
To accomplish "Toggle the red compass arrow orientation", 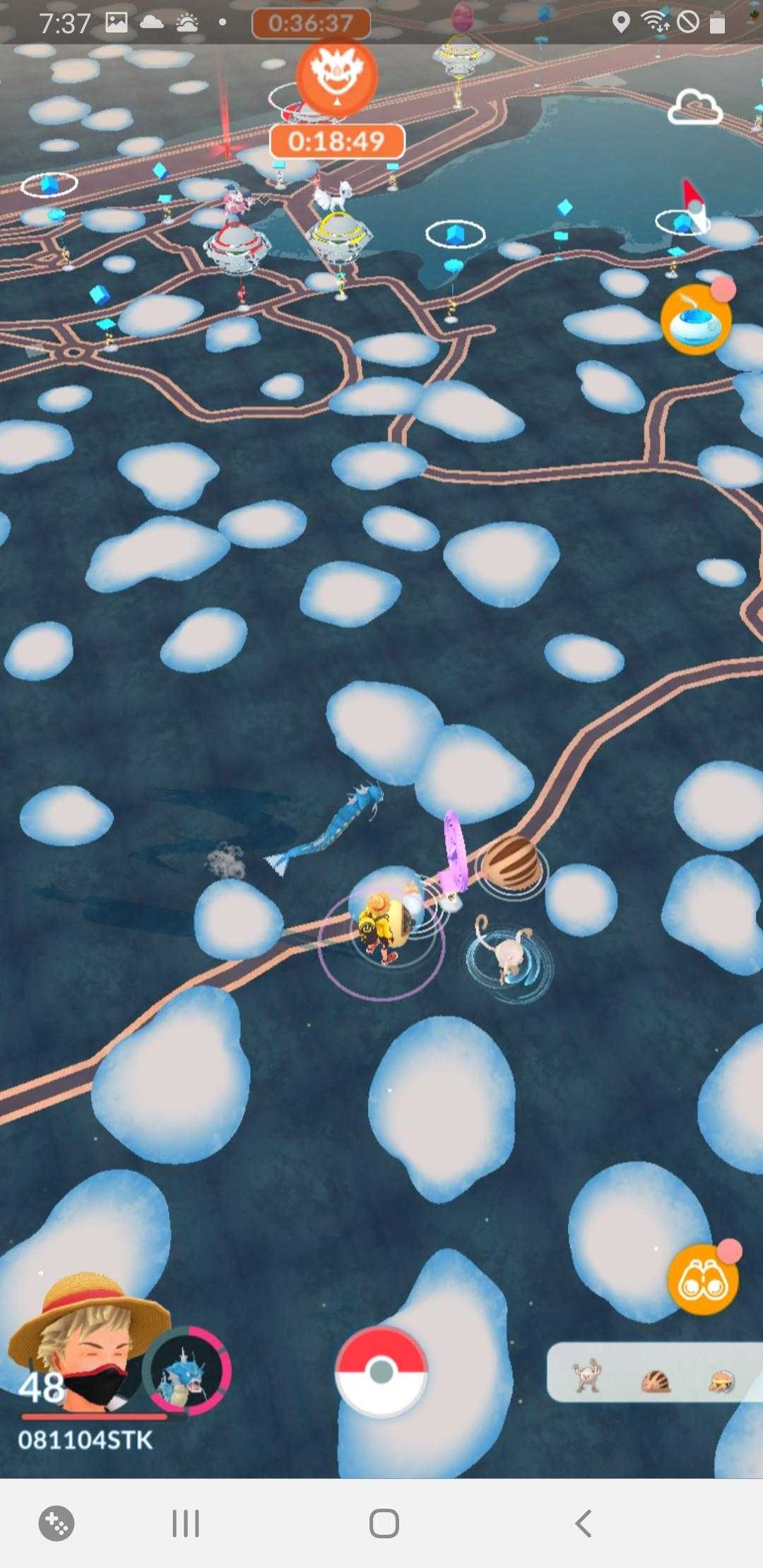I will [x=693, y=203].
